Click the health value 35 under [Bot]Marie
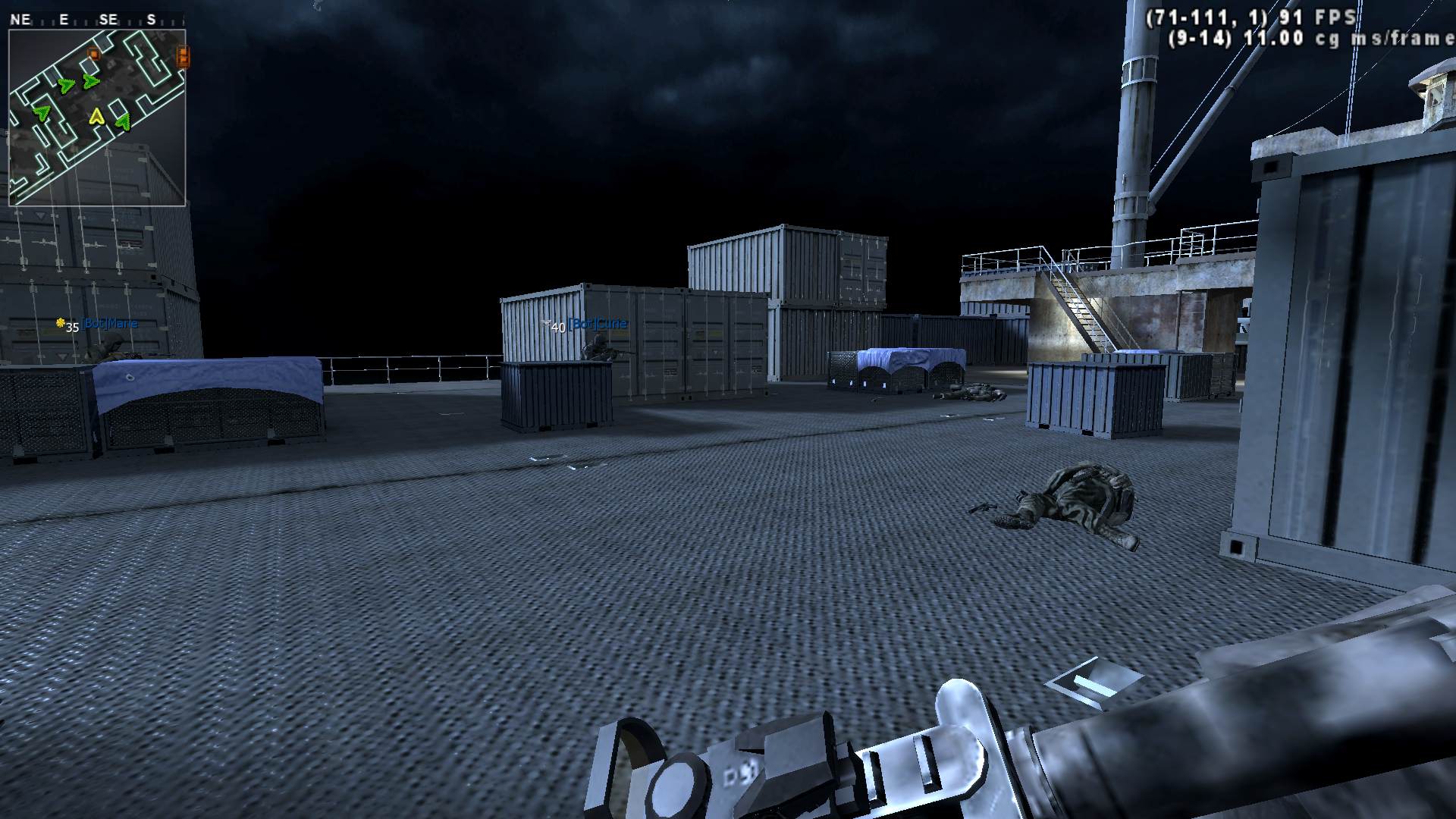This screenshot has width=1456, height=819. tap(73, 328)
